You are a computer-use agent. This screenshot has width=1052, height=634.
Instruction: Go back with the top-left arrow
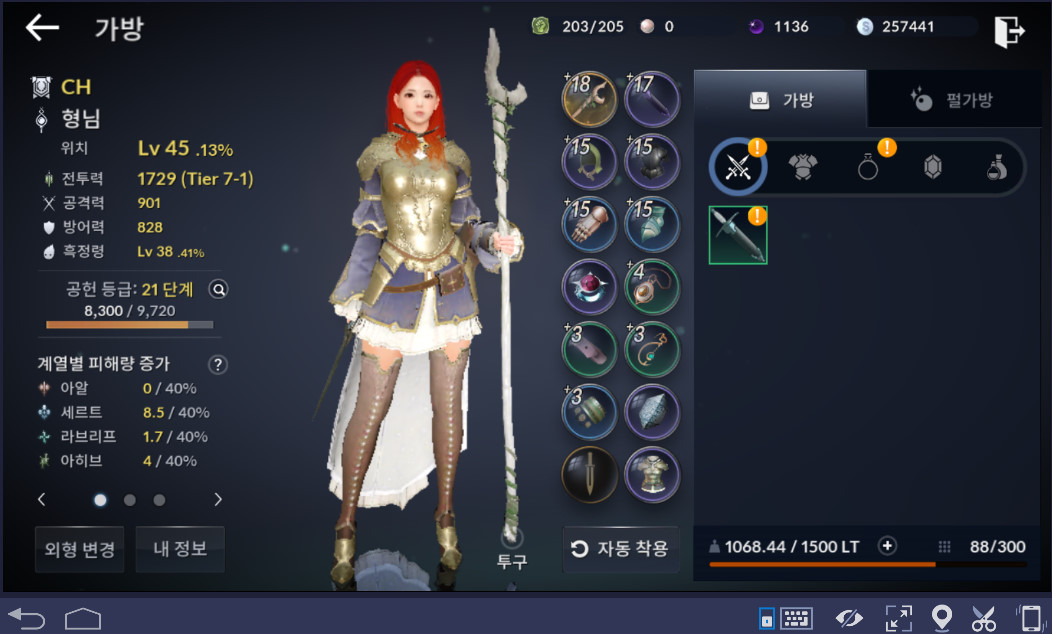pyautogui.click(x=42, y=28)
